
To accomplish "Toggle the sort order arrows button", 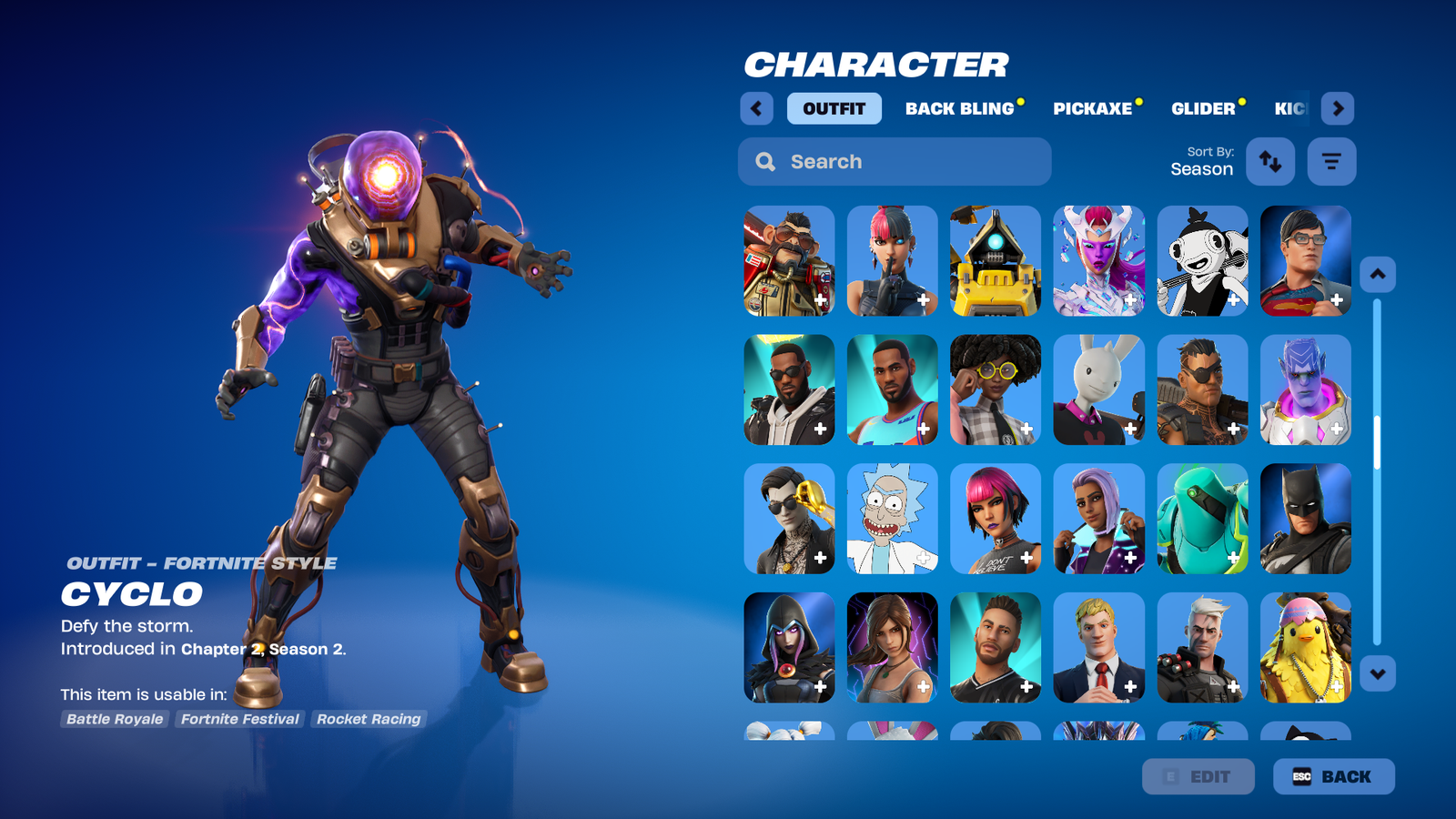I will (1269, 162).
